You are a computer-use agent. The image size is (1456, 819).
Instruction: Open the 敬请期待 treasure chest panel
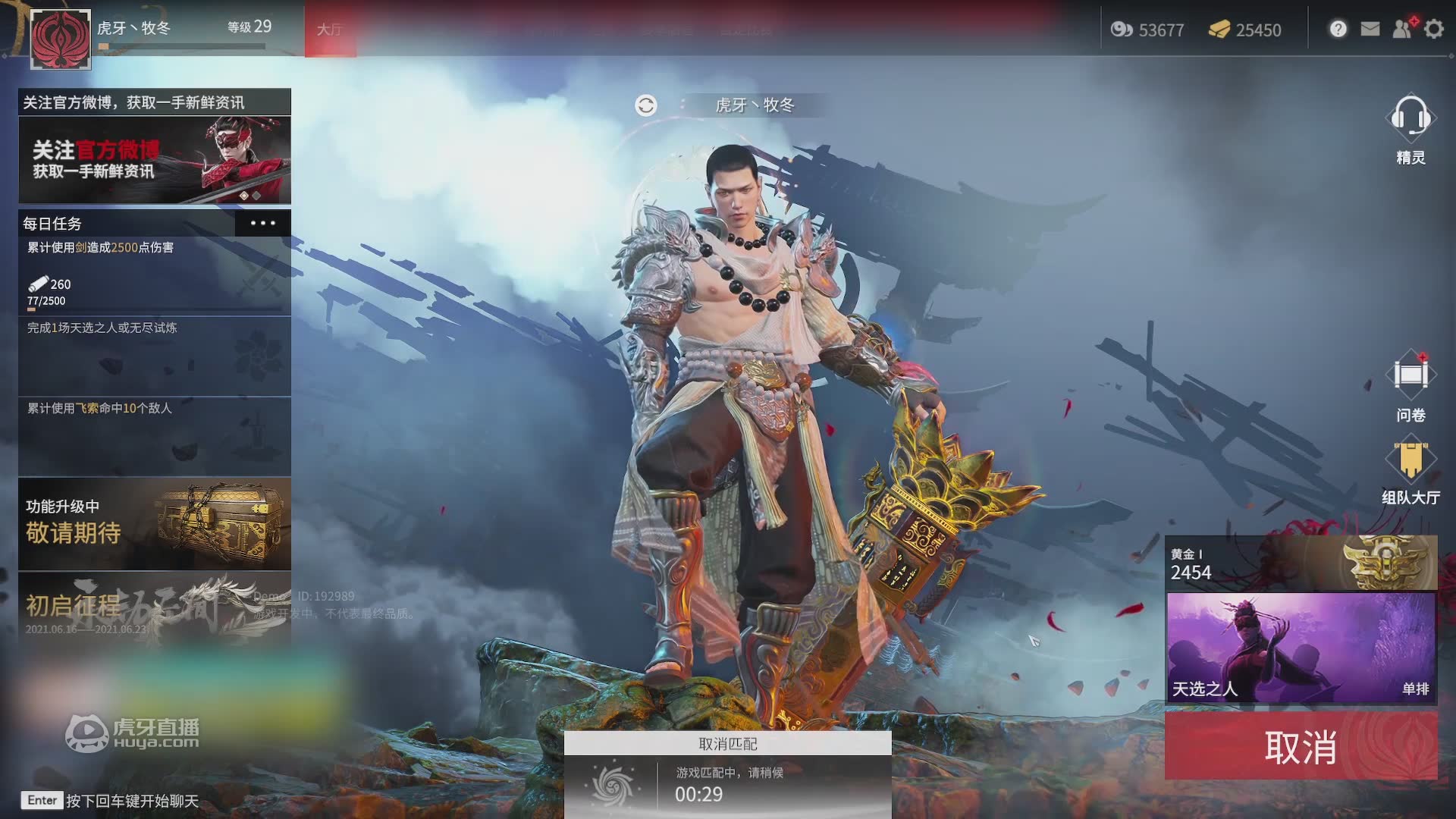click(155, 524)
